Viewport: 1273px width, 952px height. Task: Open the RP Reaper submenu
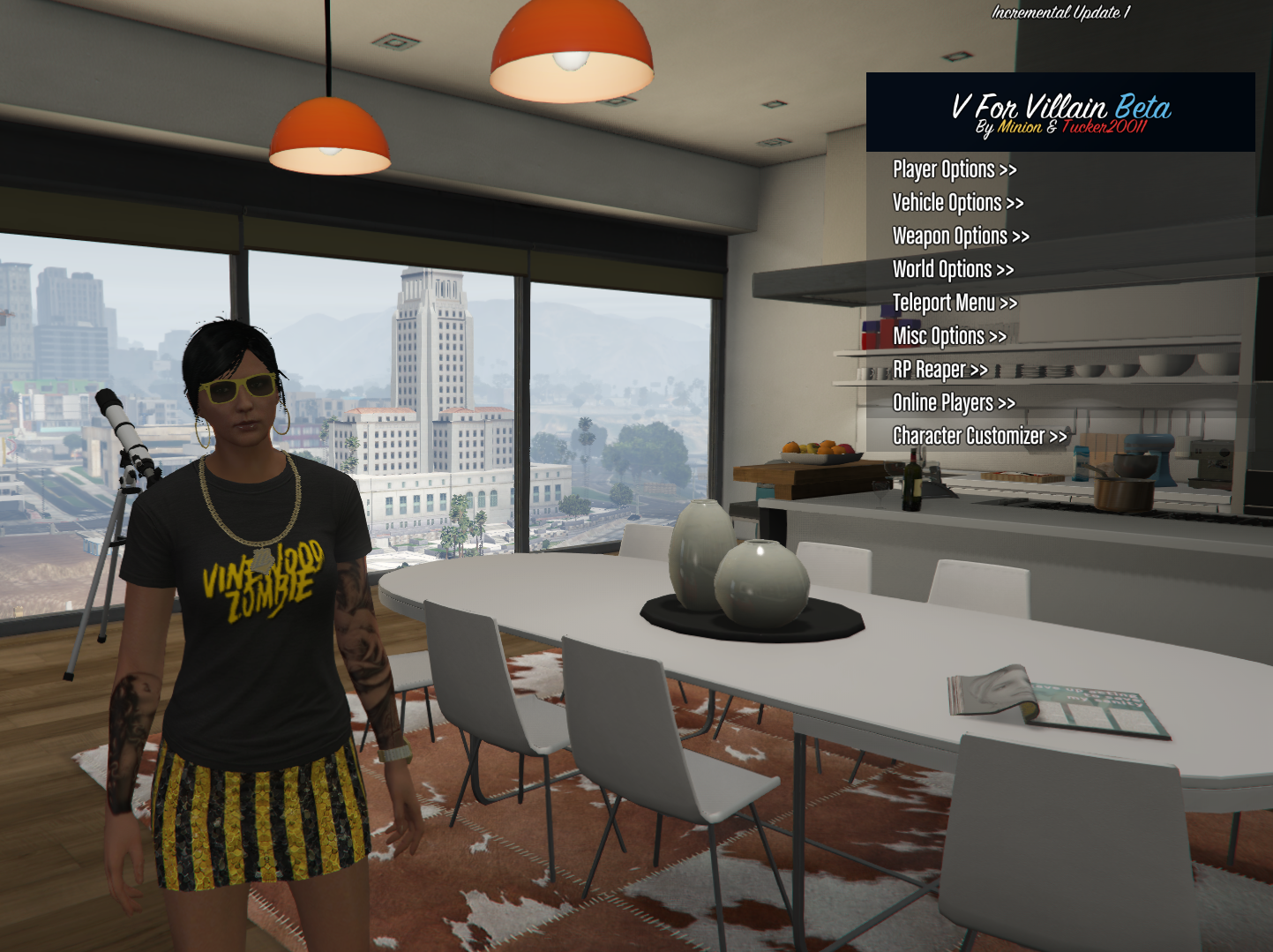tap(940, 370)
